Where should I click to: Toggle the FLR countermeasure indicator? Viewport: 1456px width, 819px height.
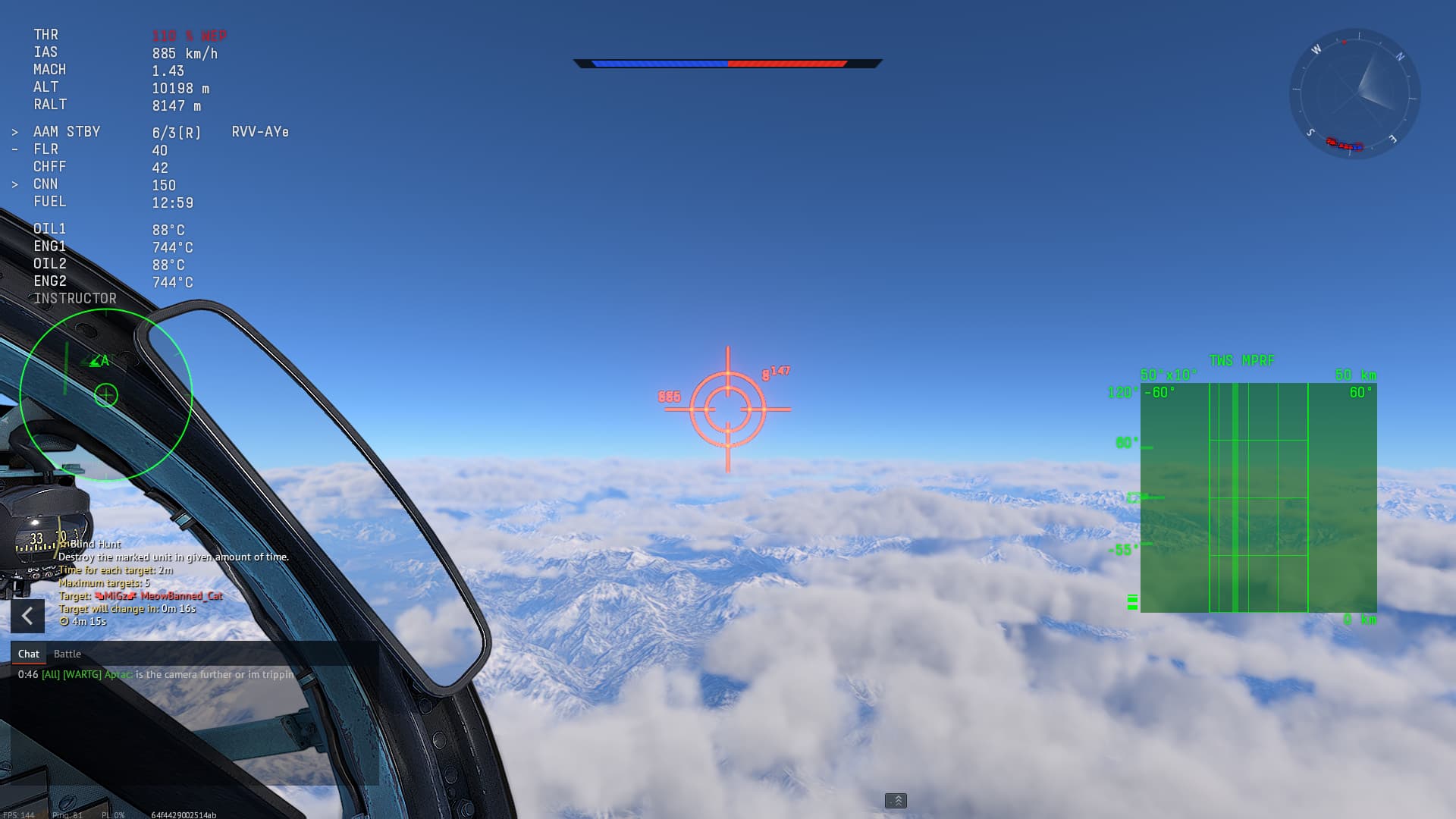click(x=14, y=149)
